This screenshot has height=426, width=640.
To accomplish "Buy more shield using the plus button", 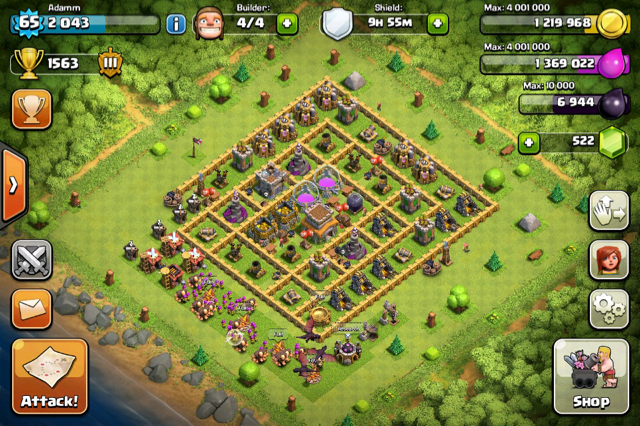I will click(437, 23).
